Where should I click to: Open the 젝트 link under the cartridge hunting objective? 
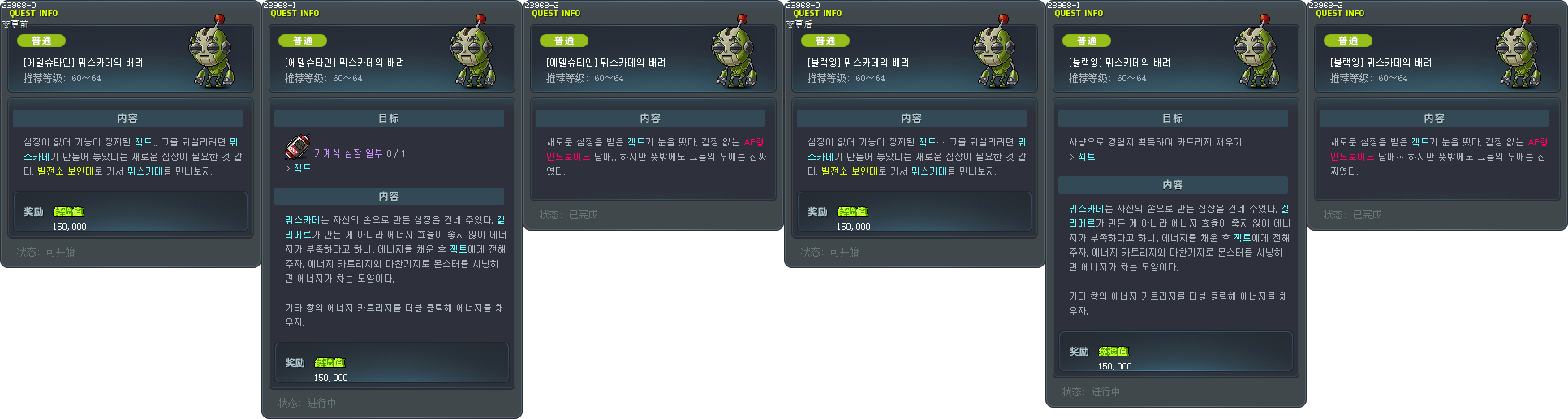coord(1086,157)
